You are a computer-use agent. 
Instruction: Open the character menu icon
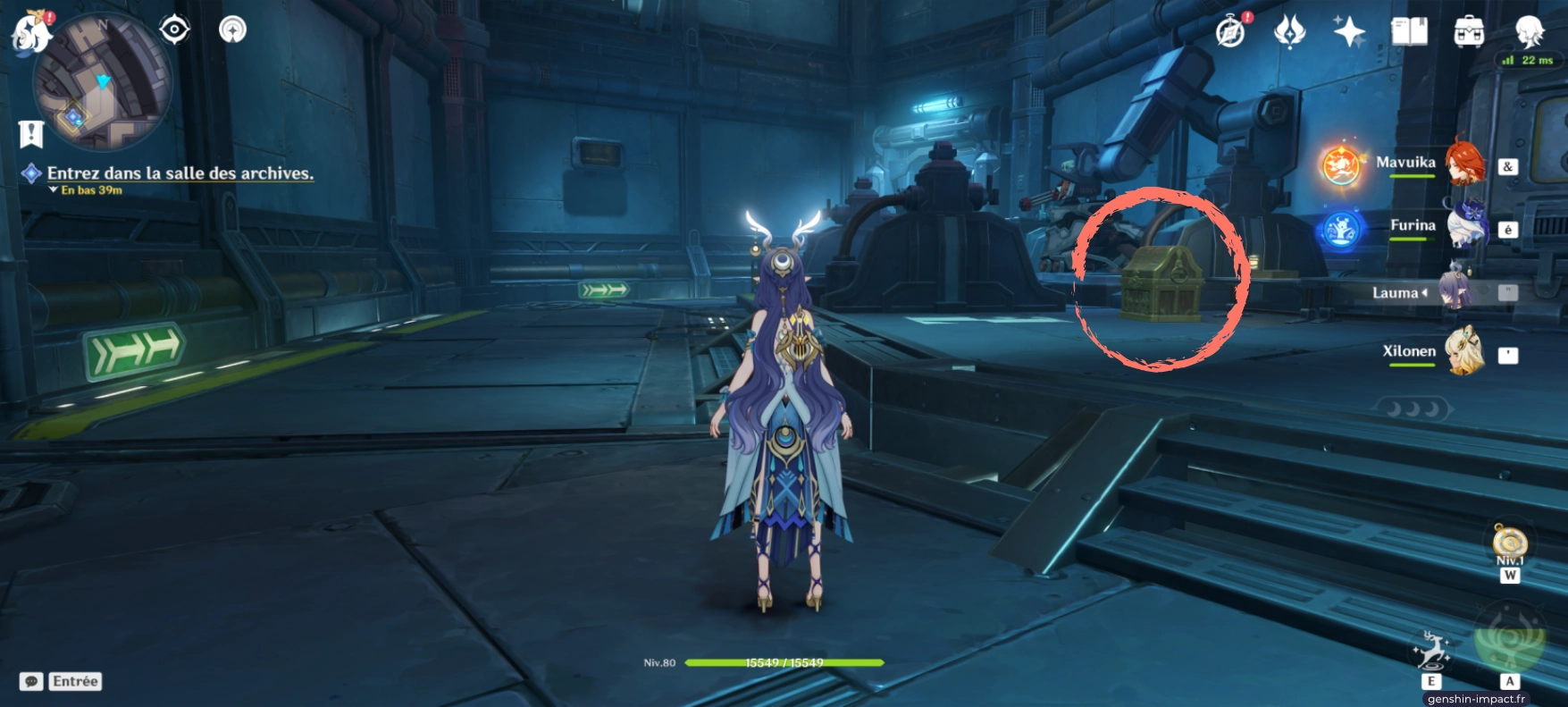[1530, 32]
